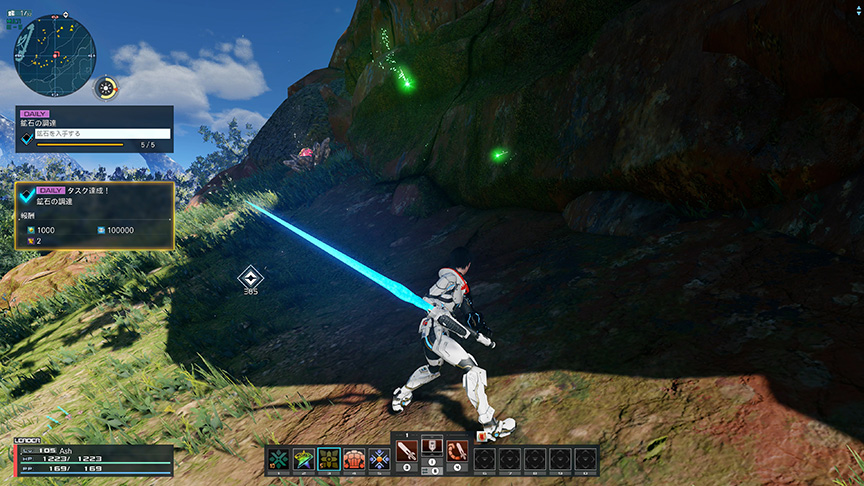Screen dimensions: 864x486
Task: Open the circular minimap
Action: 55,48
